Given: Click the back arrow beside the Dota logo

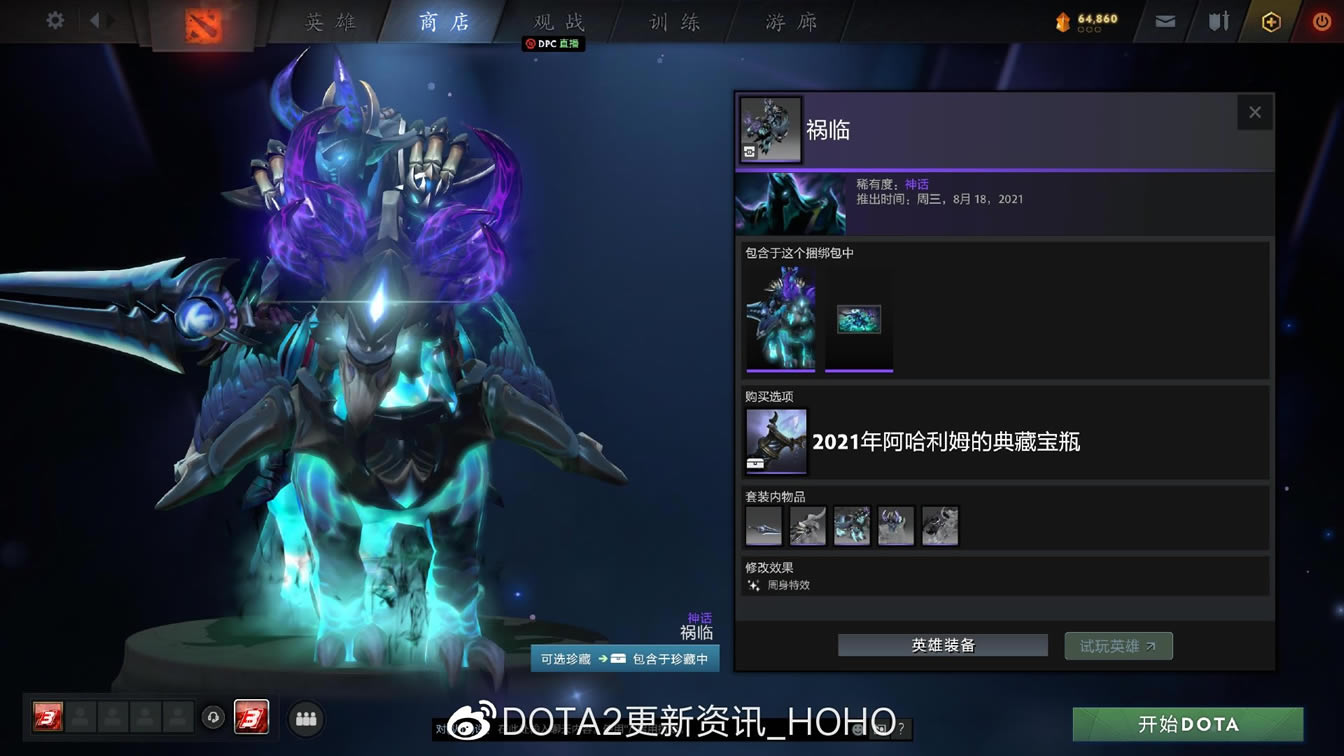Looking at the screenshot, I should click(x=96, y=20).
